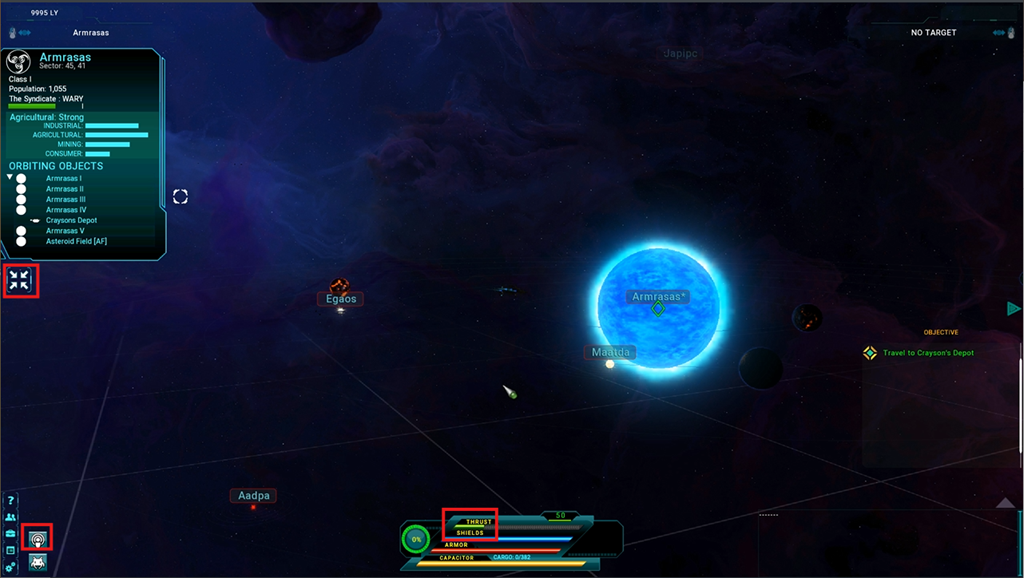Click the bracket target reticle icon

pos(180,196)
